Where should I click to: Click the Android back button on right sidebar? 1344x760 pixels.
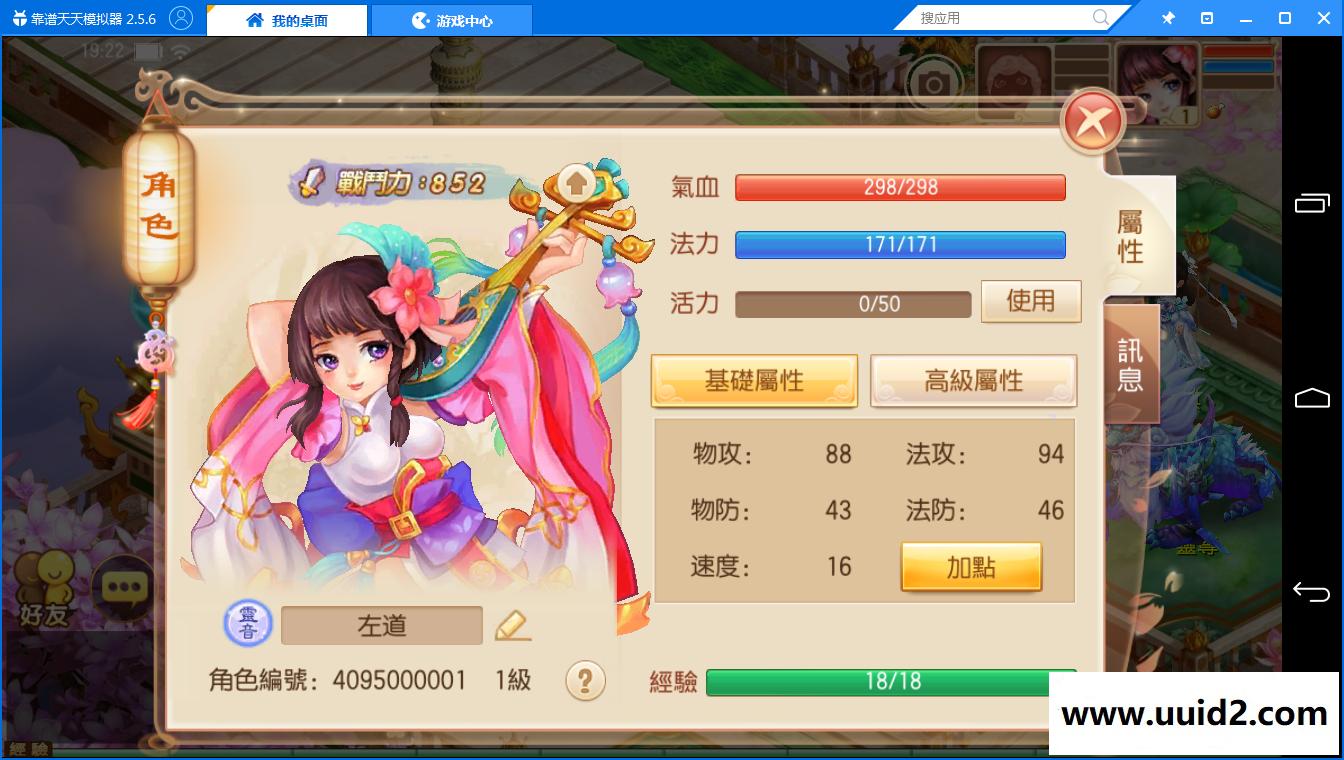tap(1313, 591)
